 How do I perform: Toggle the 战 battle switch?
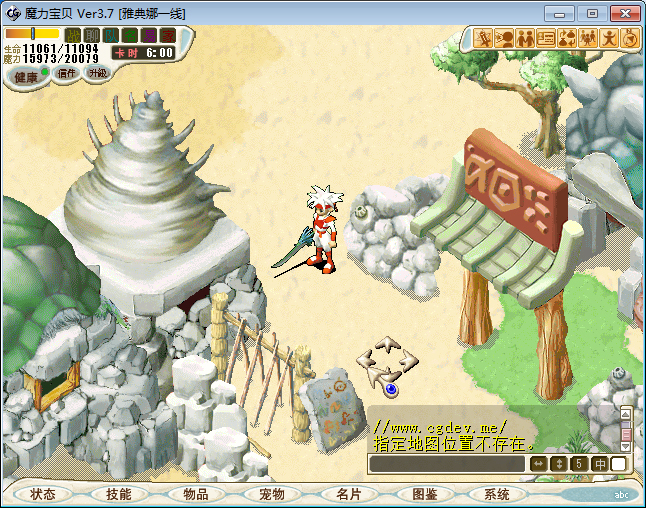point(72,35)
